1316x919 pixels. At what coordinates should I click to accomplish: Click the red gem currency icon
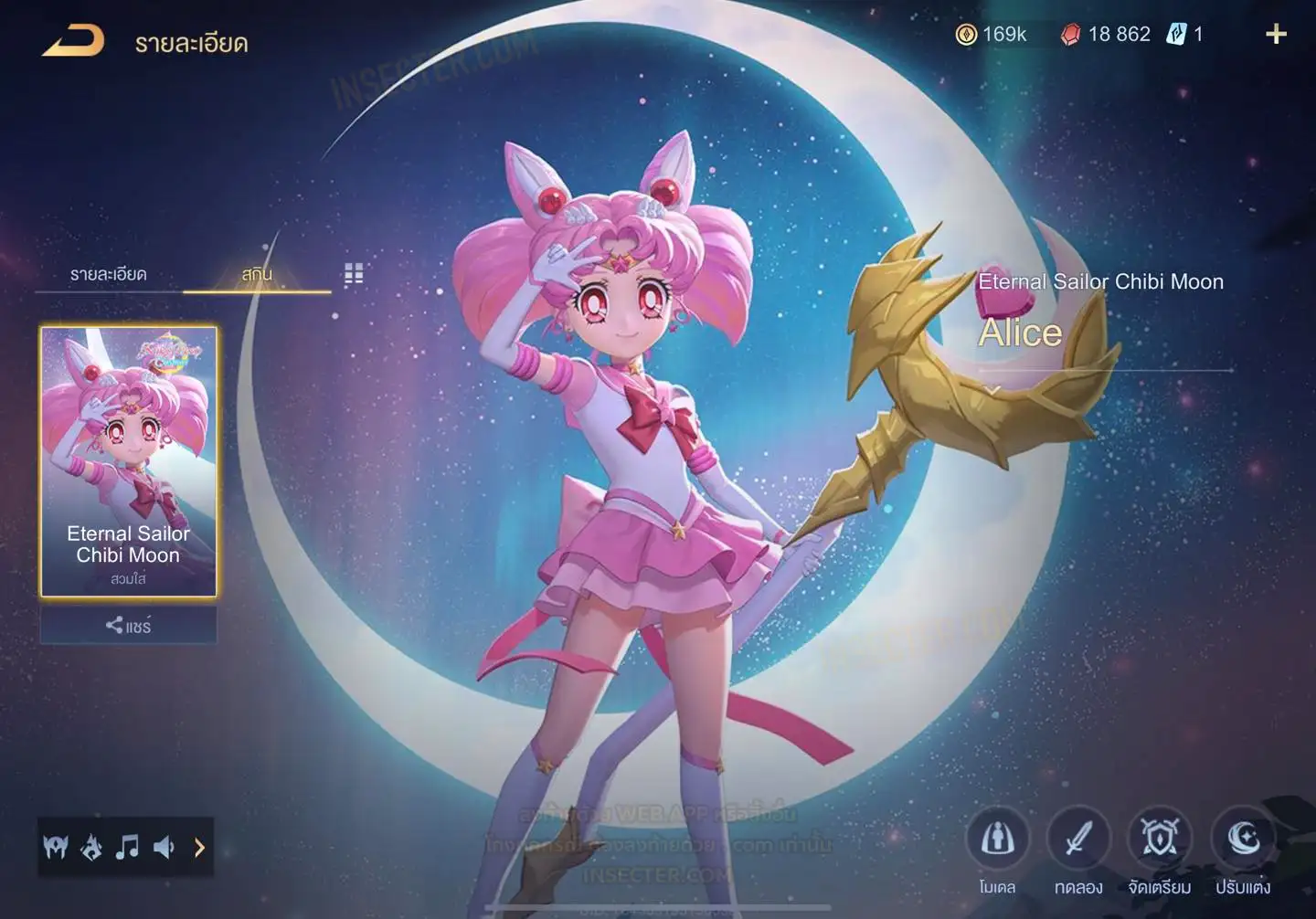(x=1070, y=35)
